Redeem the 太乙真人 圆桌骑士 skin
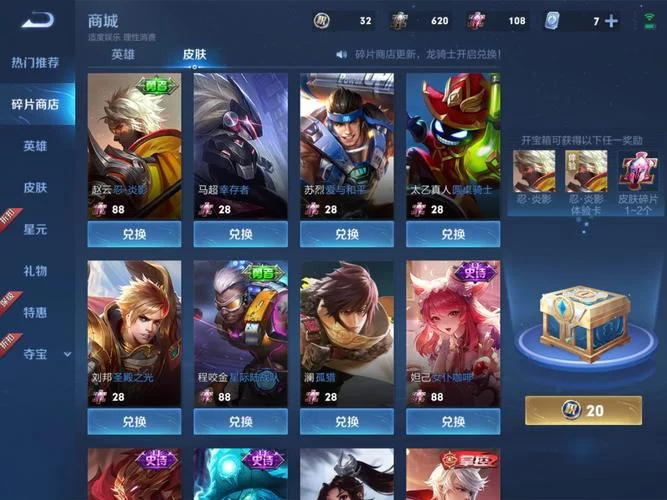This screenshot has height=500, width=667. pos(453,234)
